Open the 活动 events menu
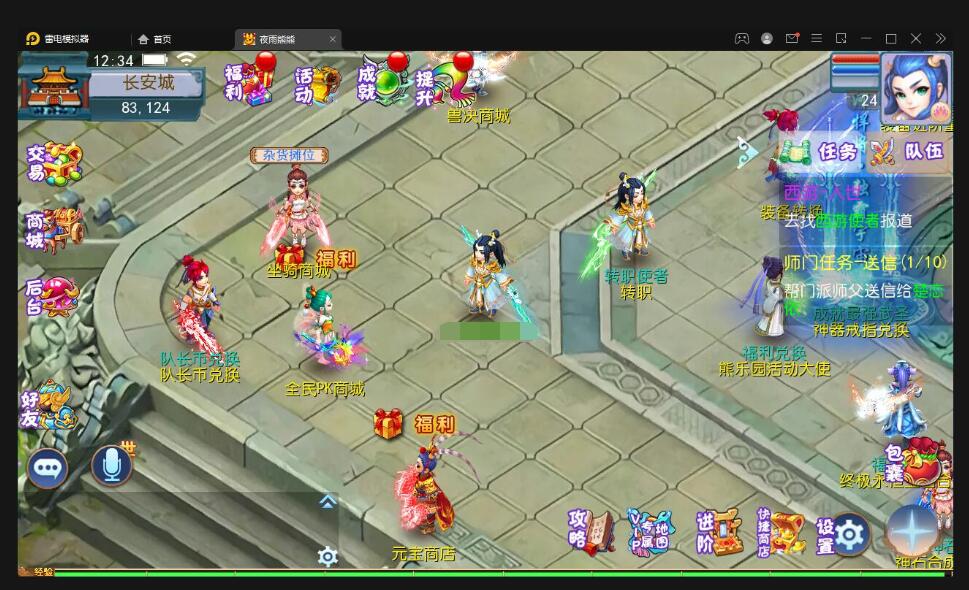The width and height of the screenshot is (969, 590). pyautogui.click(x=315, y=84)
